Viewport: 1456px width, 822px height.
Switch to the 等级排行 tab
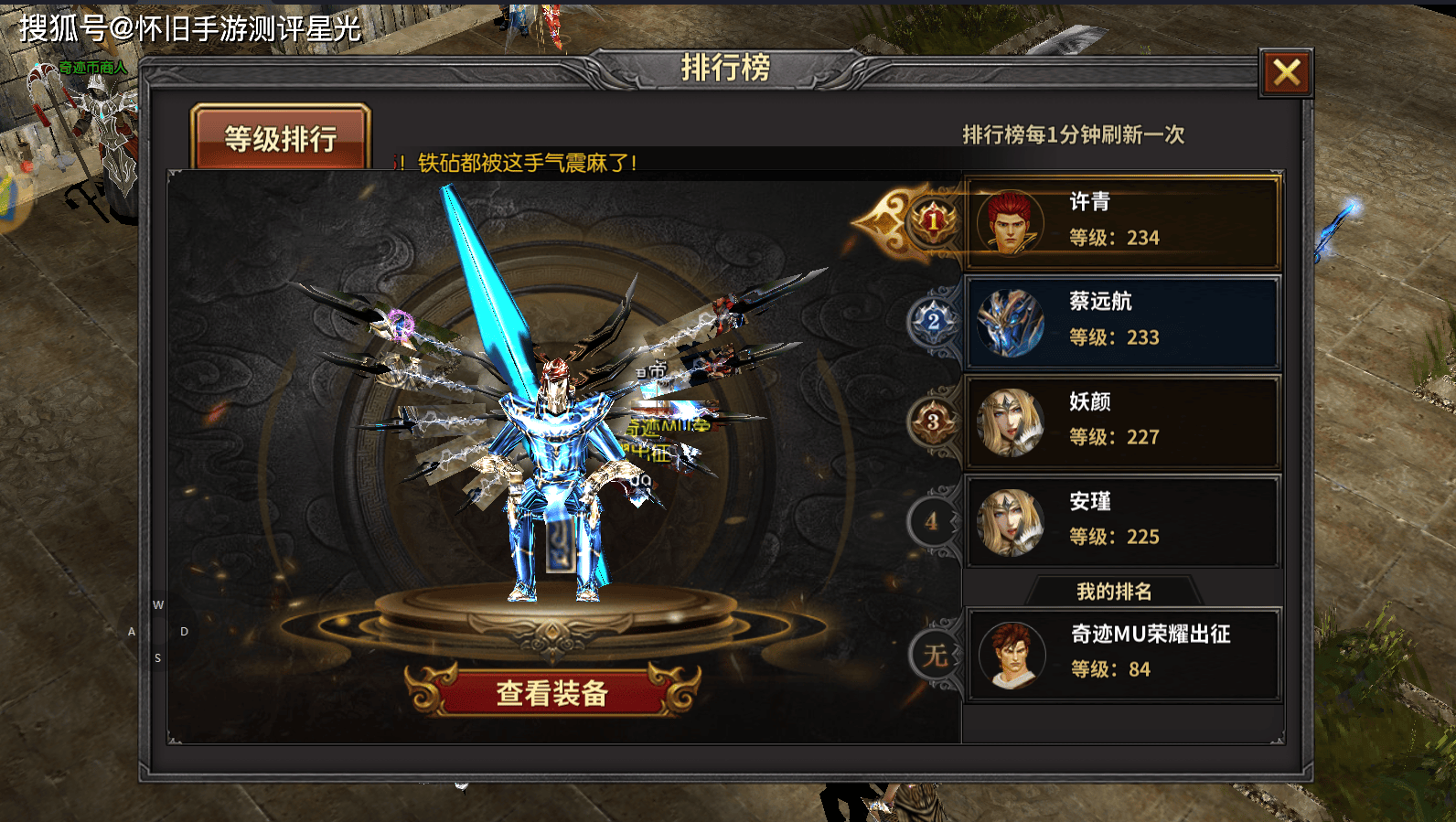pyautogui.click(x=281, y=138)
